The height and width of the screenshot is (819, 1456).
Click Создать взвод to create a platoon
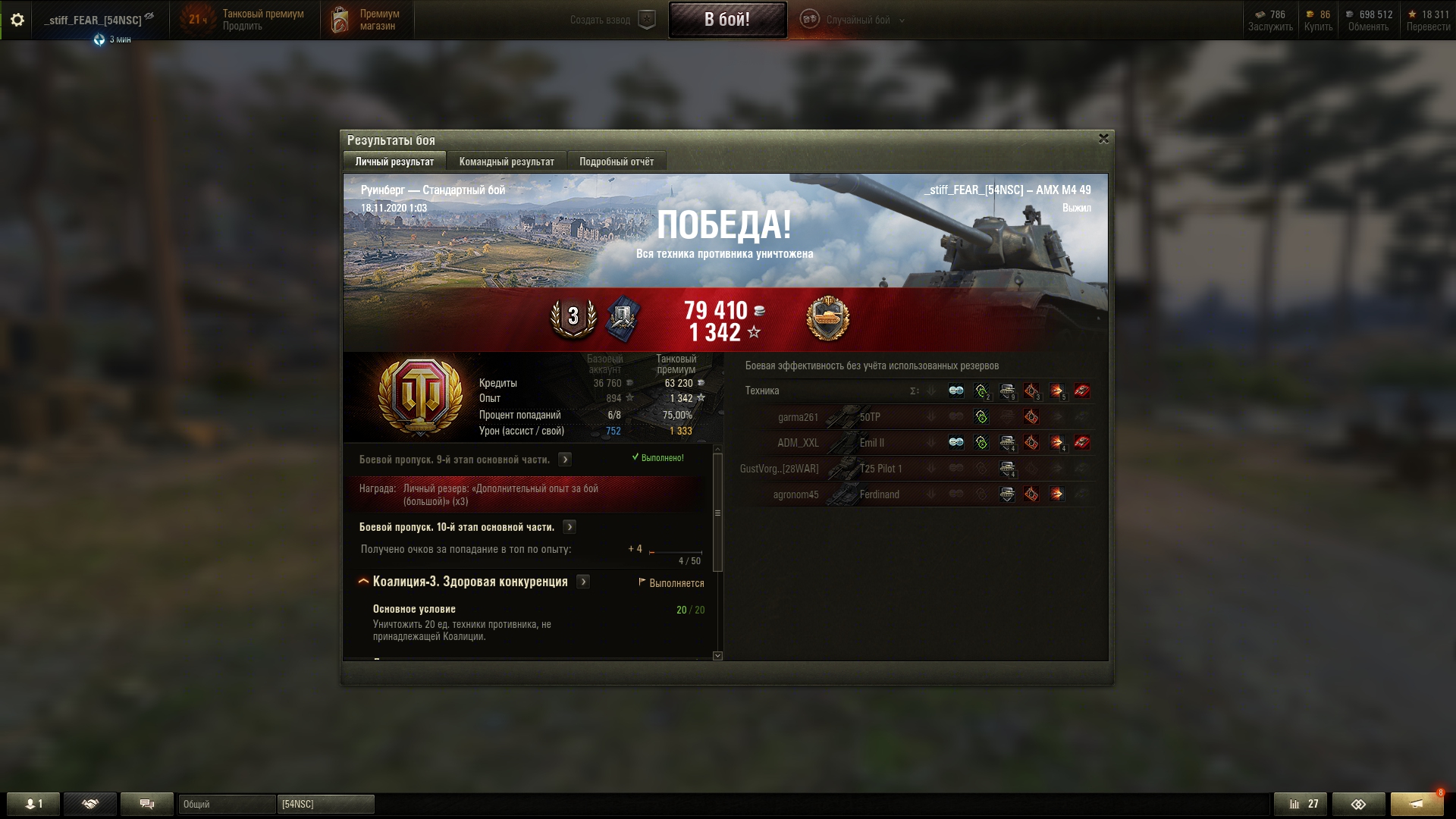(611, 20)
